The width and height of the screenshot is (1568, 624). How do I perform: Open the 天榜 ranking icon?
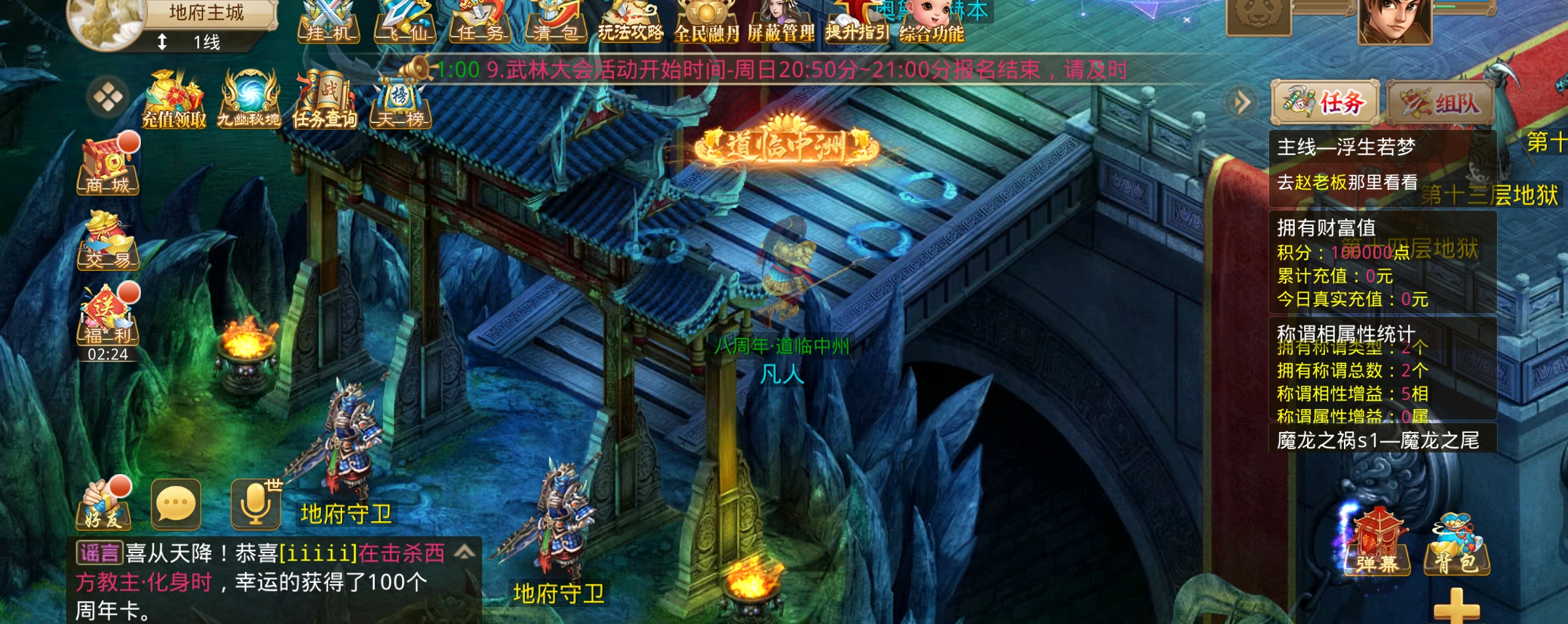(x=400, y=101)
